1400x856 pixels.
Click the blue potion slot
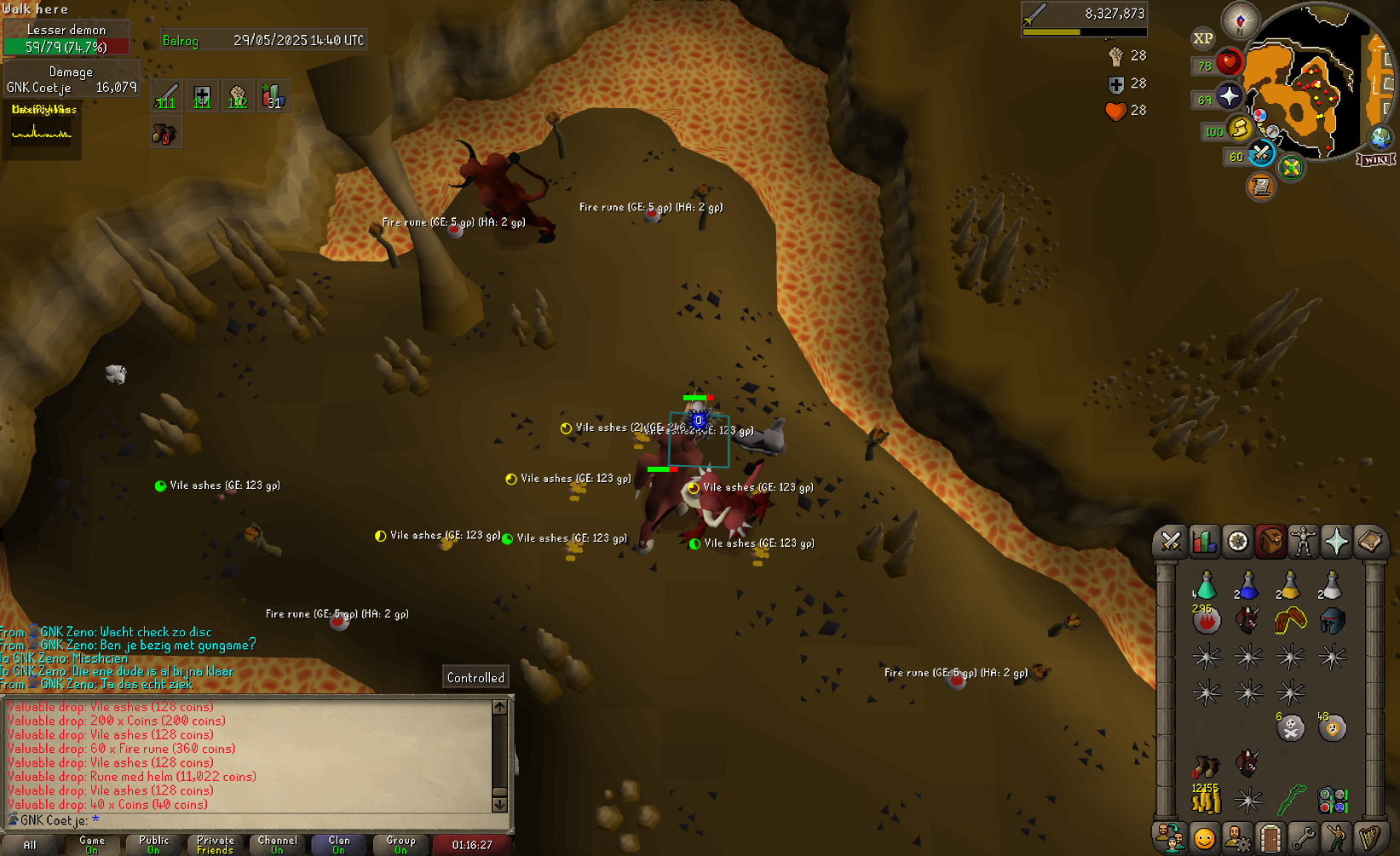(1247, 586)
